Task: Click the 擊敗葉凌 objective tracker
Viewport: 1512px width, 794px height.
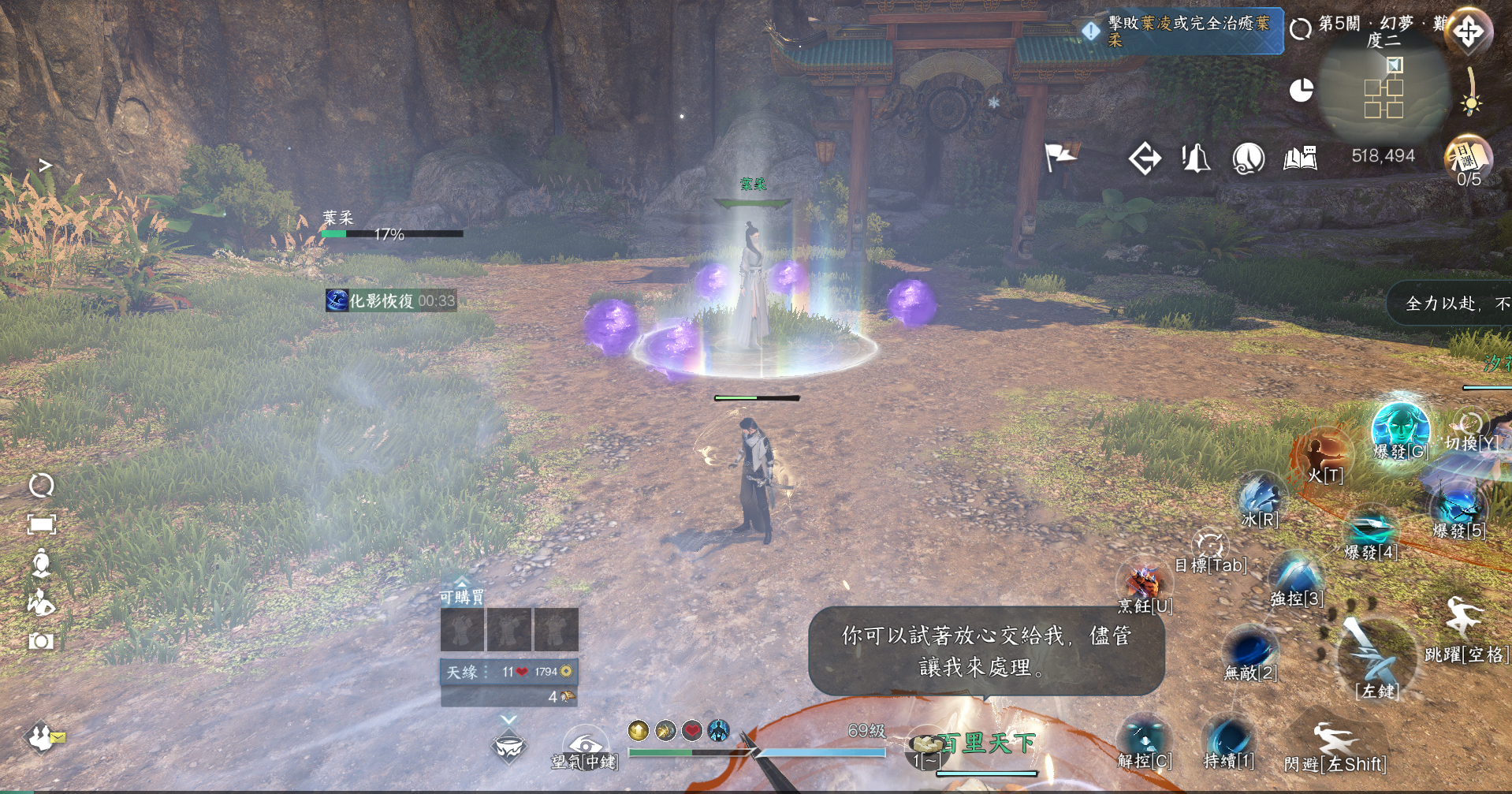Action: 1182,32
